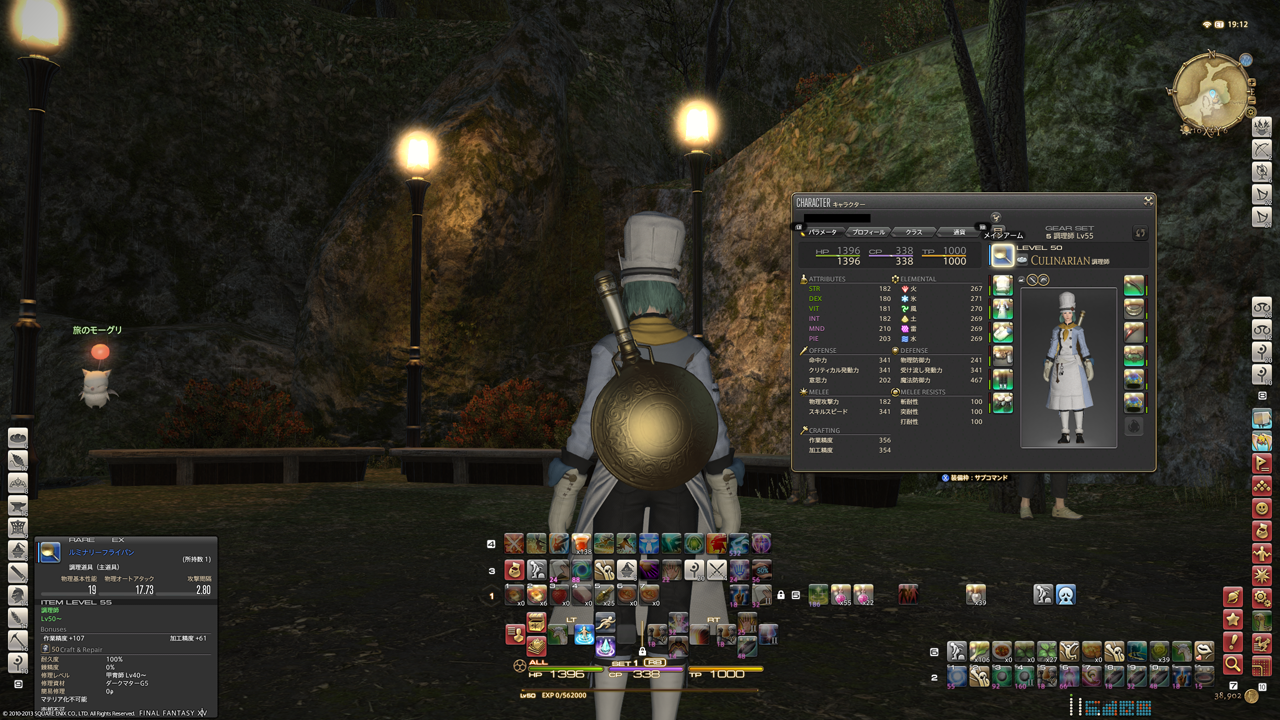
Task: Open the exclamation mark journal menu icon
Action: [1233, 641]
